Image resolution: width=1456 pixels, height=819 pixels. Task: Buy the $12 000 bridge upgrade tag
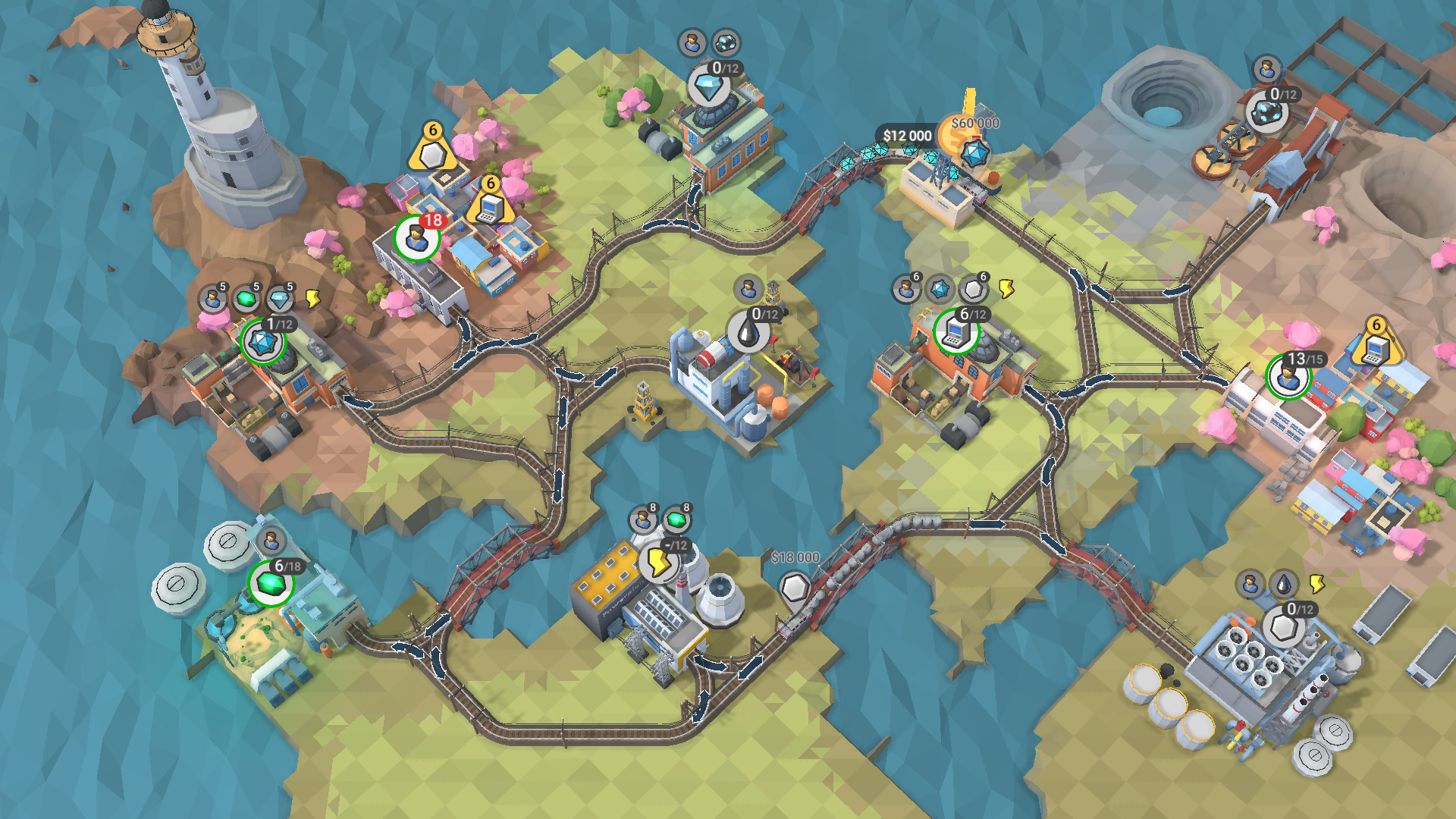(907, 136)
